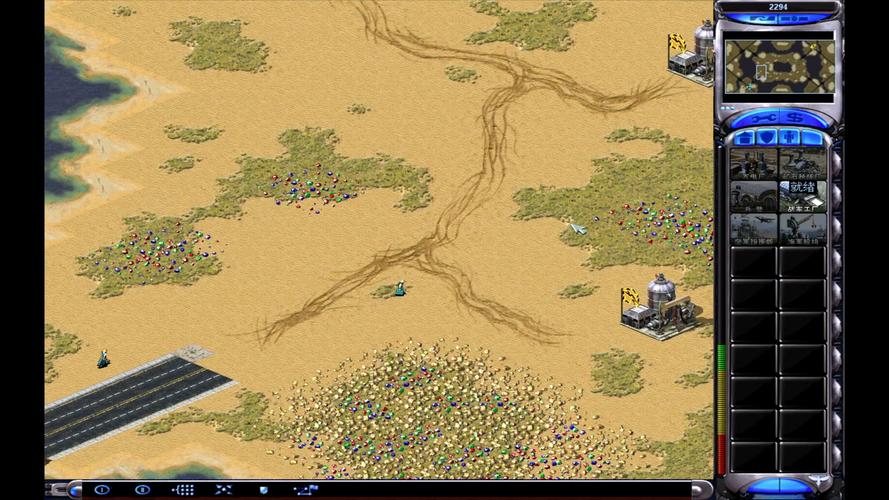Select team 1 in the bottom bar
This screenshot has height=500, width=889.
coord(102,490)
